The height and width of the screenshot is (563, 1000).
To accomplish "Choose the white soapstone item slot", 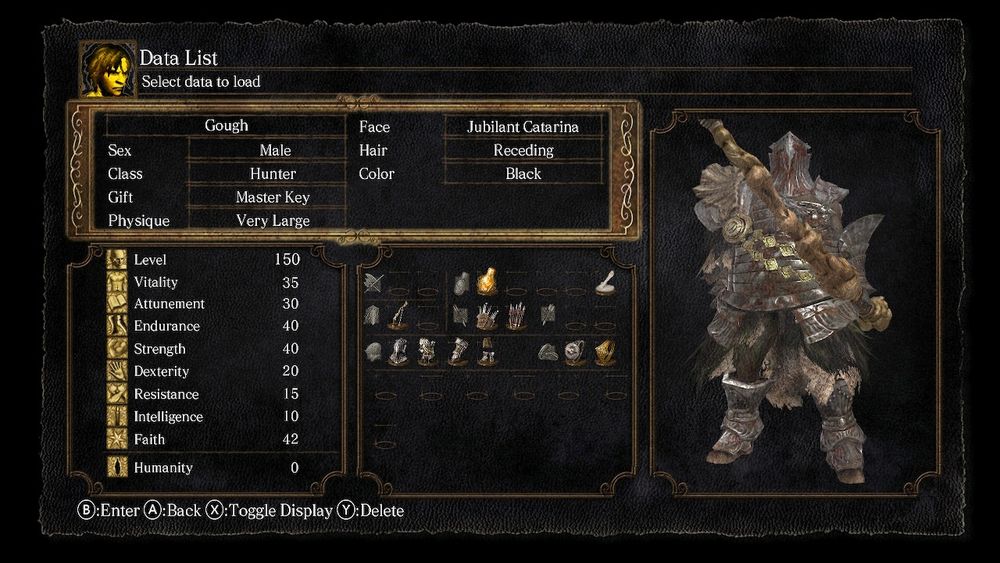I will [605, 284].
